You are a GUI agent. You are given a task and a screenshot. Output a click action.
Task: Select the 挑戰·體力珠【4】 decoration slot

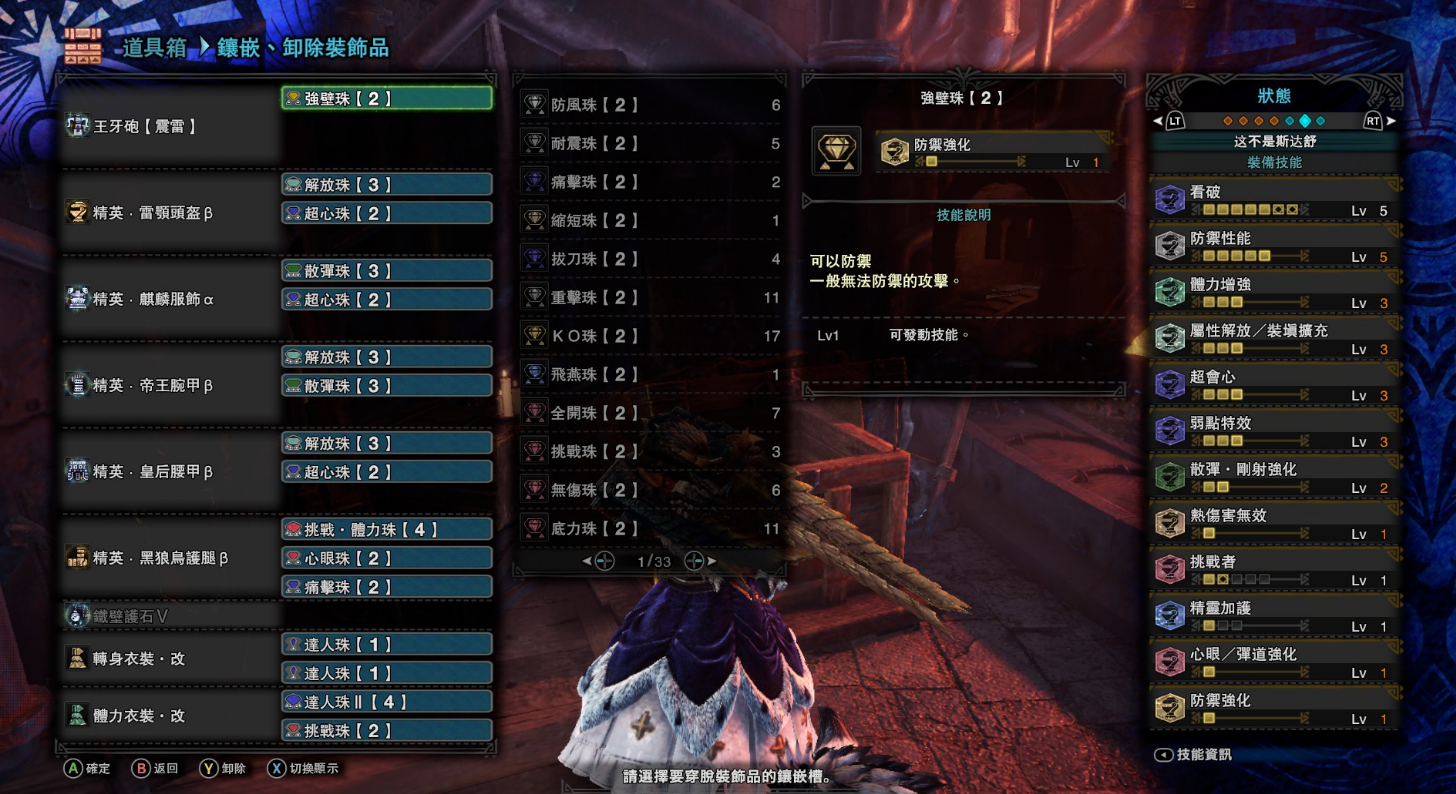click(386, 529)
